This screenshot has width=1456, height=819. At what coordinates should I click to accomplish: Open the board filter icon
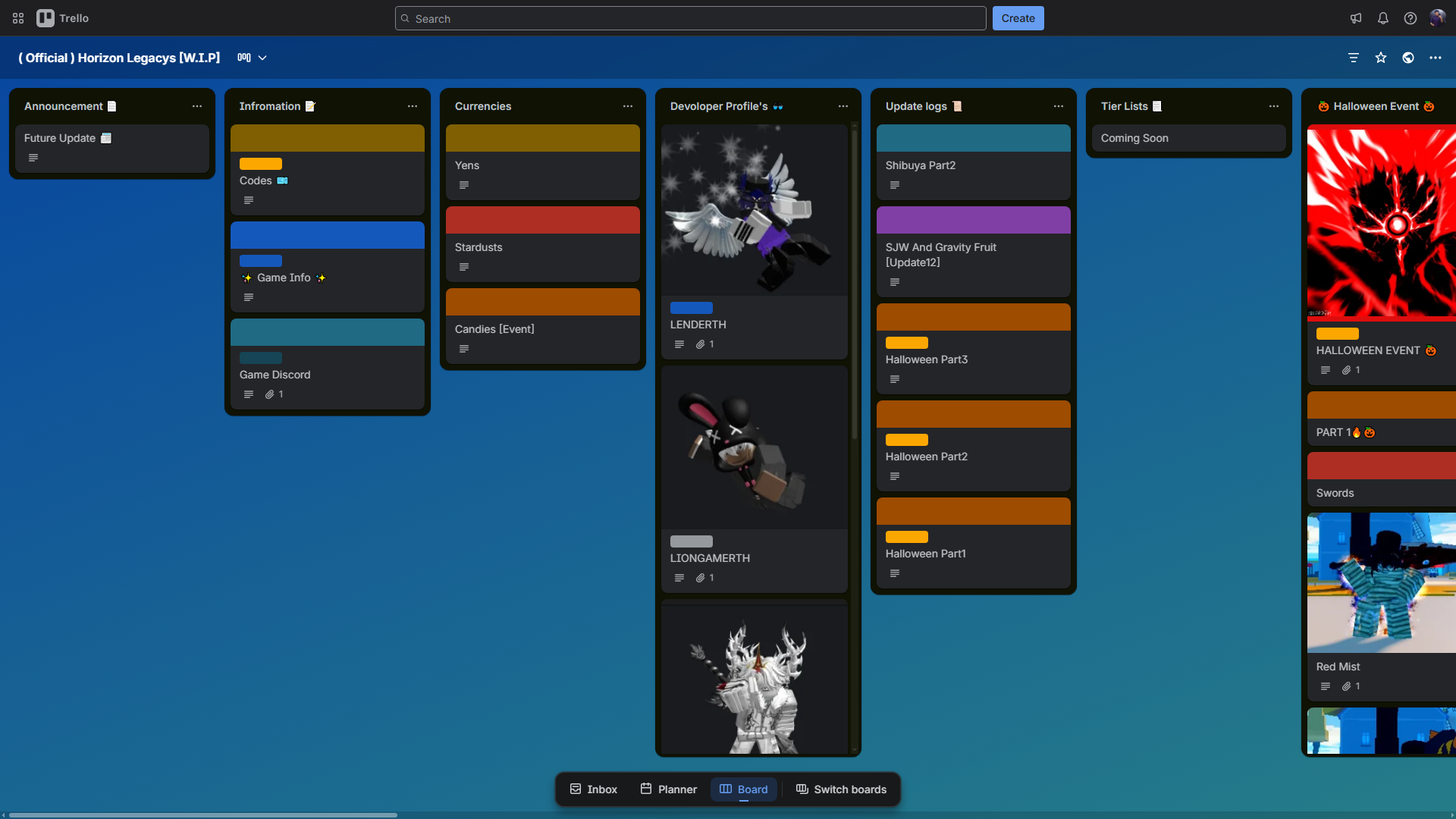click(1354, 58)
